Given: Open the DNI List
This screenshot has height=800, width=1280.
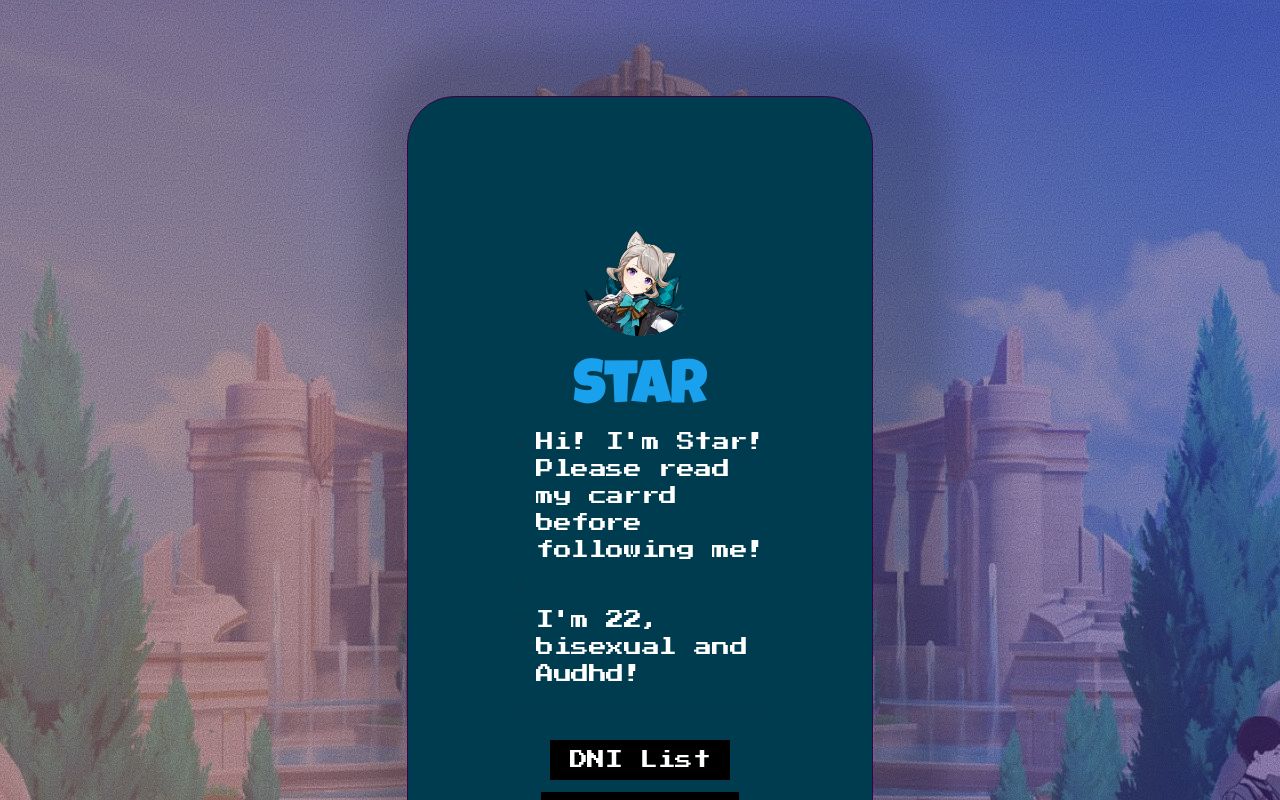Looking at the screenshot, I should point(640,759).
